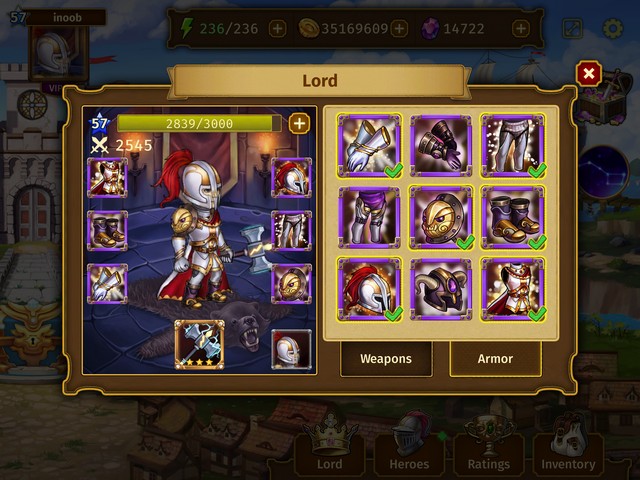Switch to the Weapons tab
Image resolution: width=640 pixels, height=480 pixels.
[386, 358]
